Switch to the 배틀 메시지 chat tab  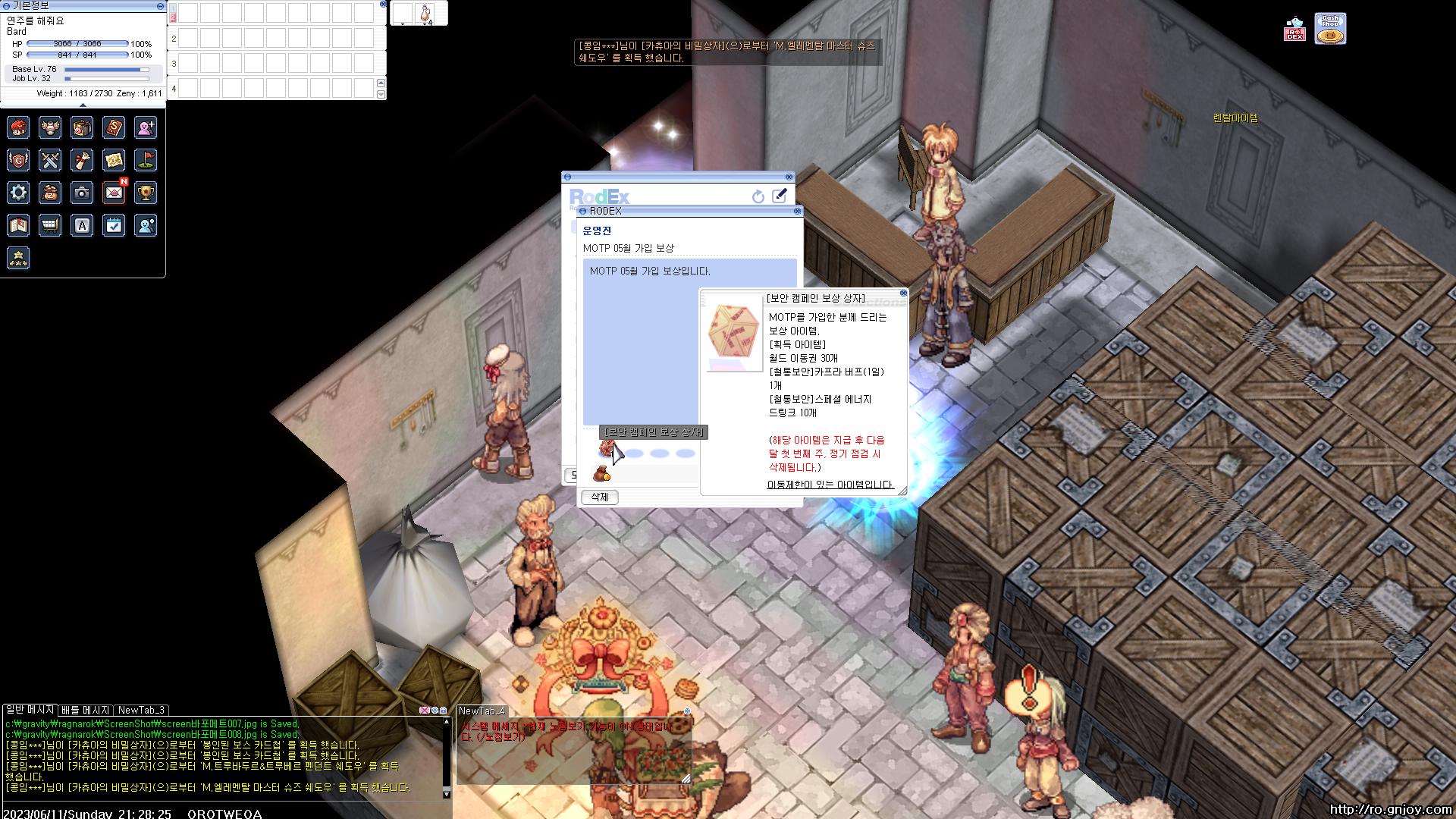[86, 711]
